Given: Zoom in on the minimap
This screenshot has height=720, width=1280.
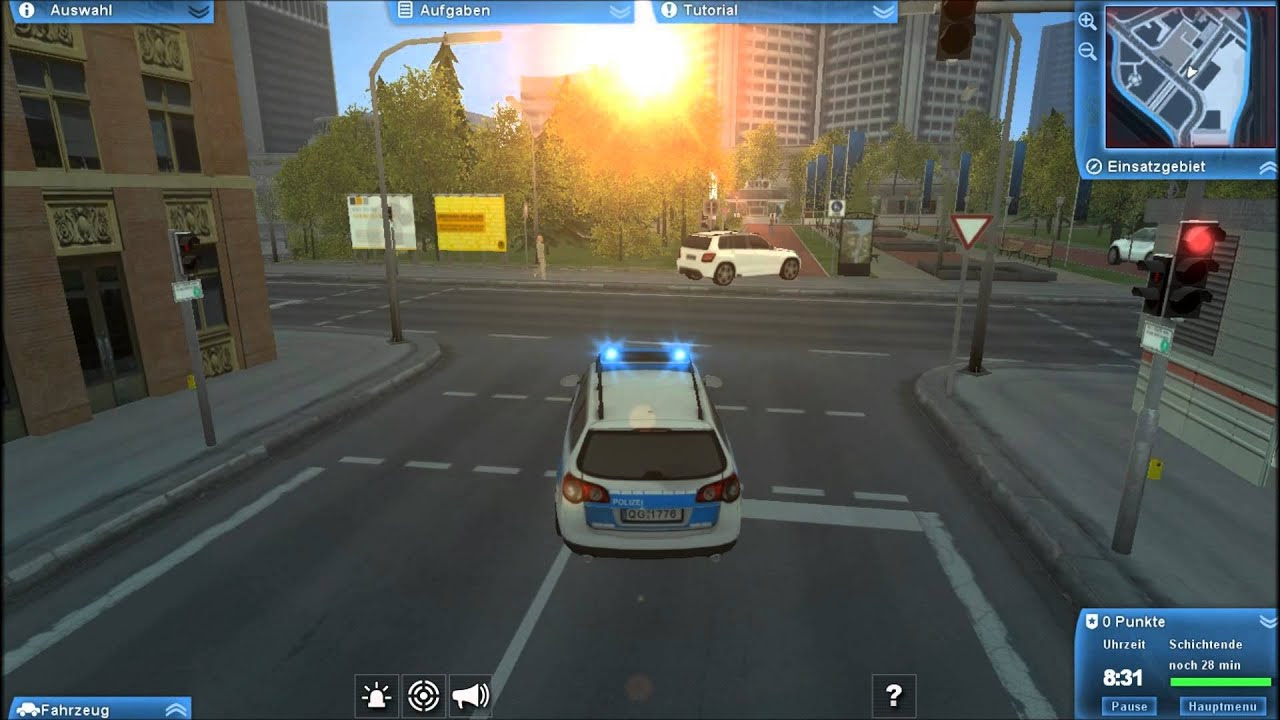Looking at the screenshot, I should tap(1085, 20).
